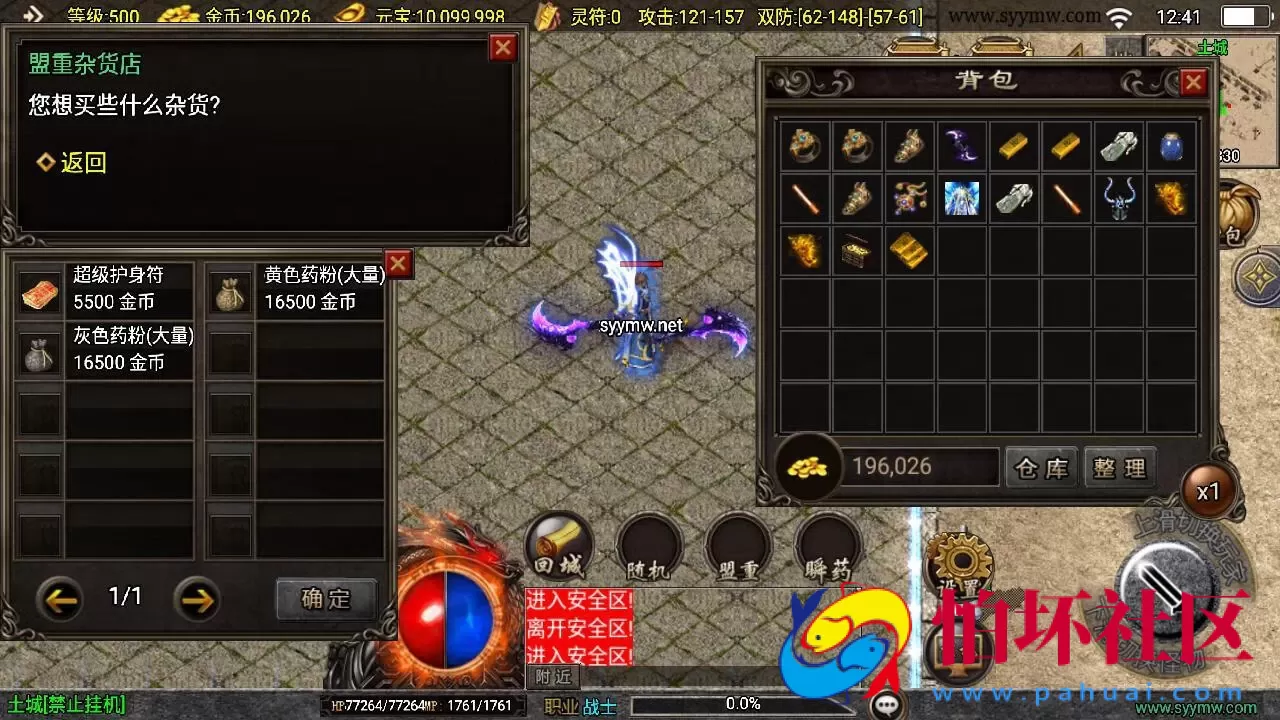Screen dimensions: 1280x720
Task: Tap the 瞬药 quick potion icon
Action: click(x=828, y=547)
